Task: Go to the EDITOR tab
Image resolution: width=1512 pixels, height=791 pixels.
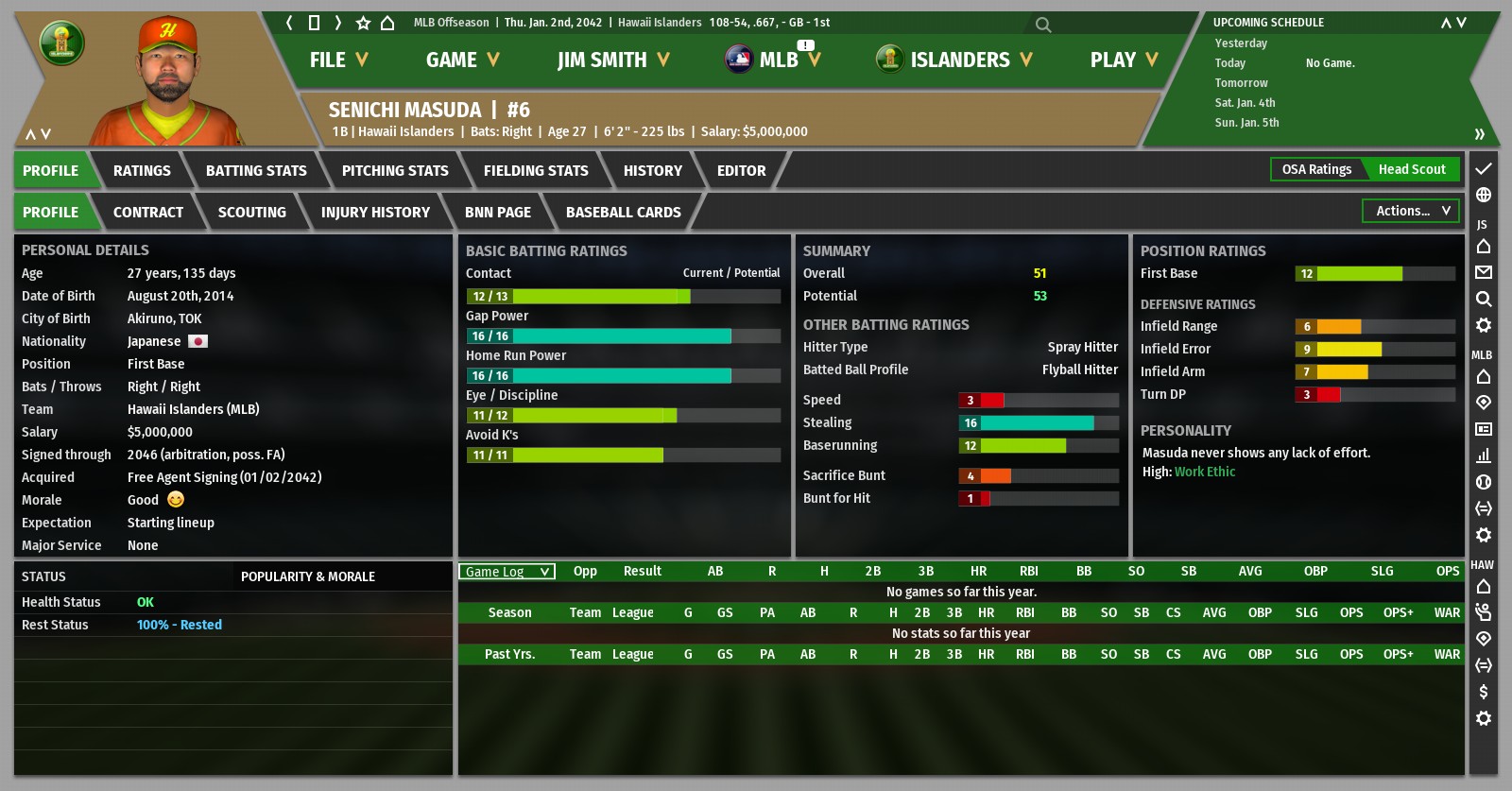Action: coord(741,171)
